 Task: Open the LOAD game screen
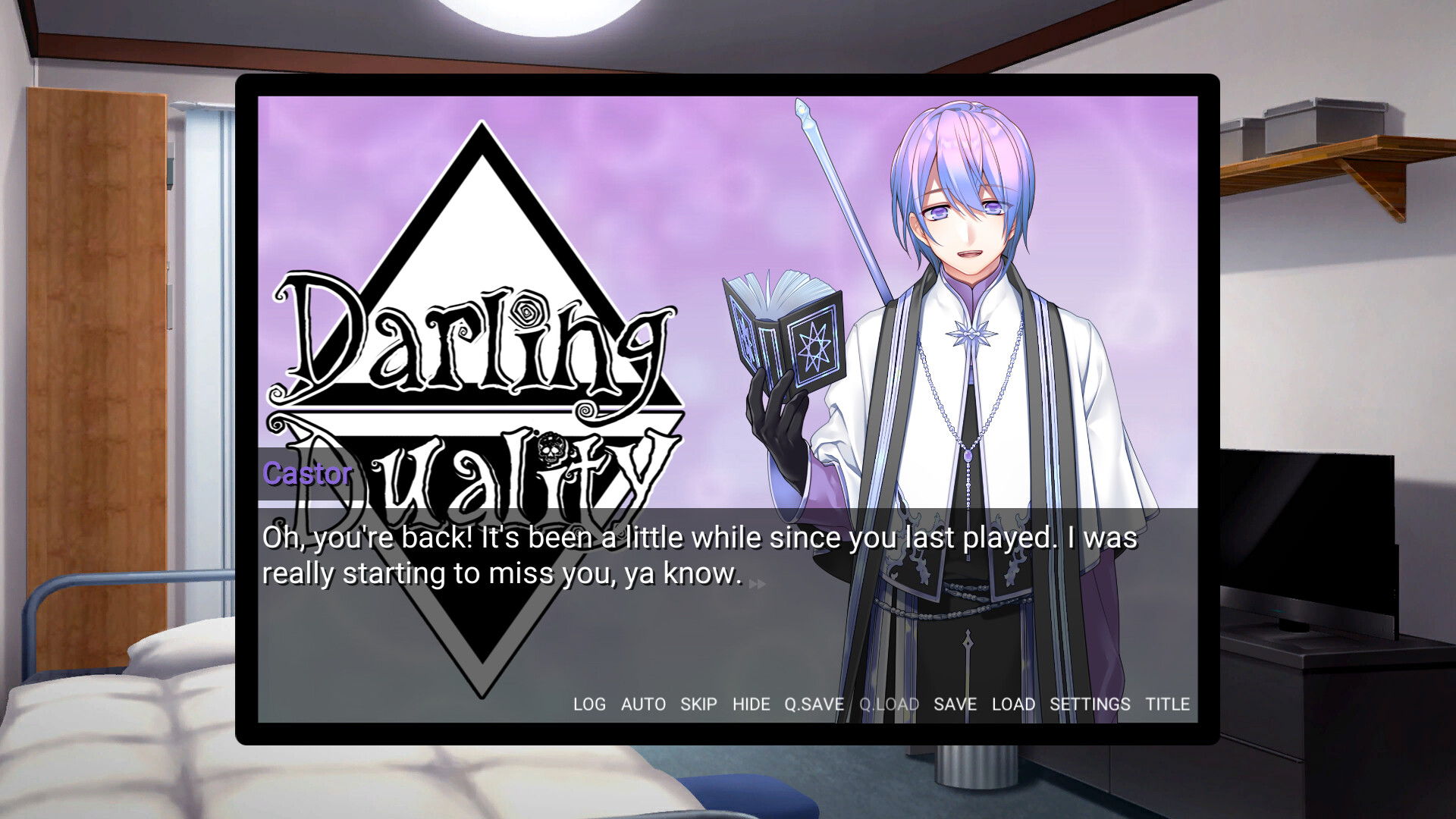coord(1014,704)
